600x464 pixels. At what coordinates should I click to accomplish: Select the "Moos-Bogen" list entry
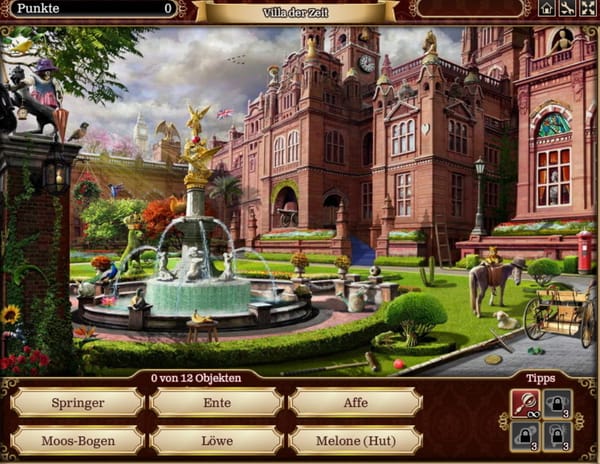[x=77, y=440]
